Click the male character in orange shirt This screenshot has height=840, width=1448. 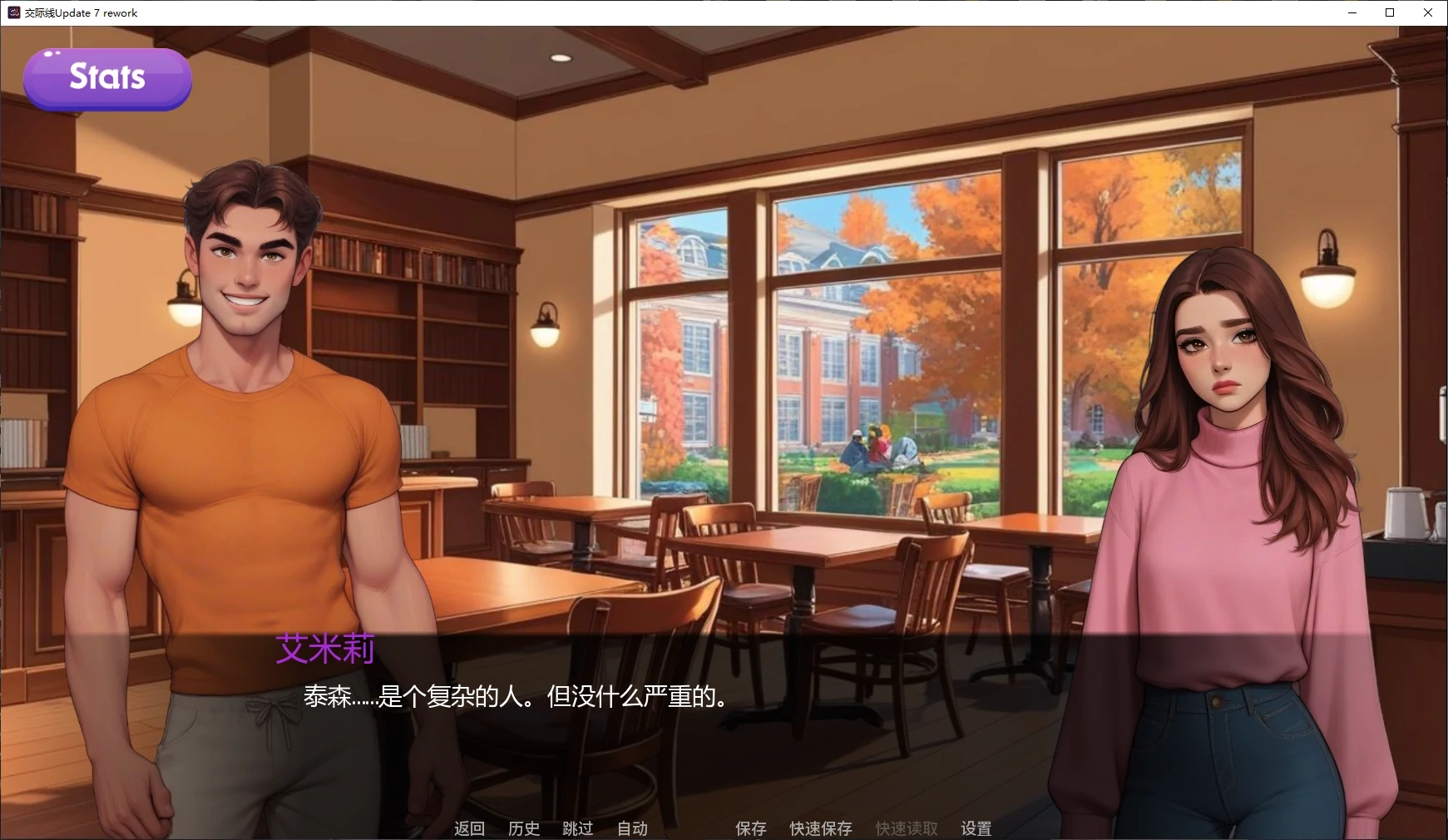(x=250, y=416)
